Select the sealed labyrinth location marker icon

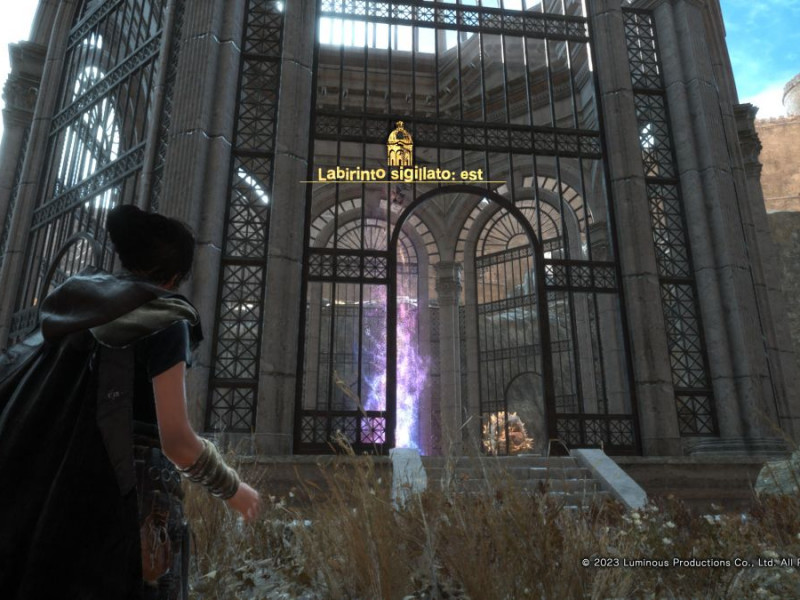tap(400, 145)
